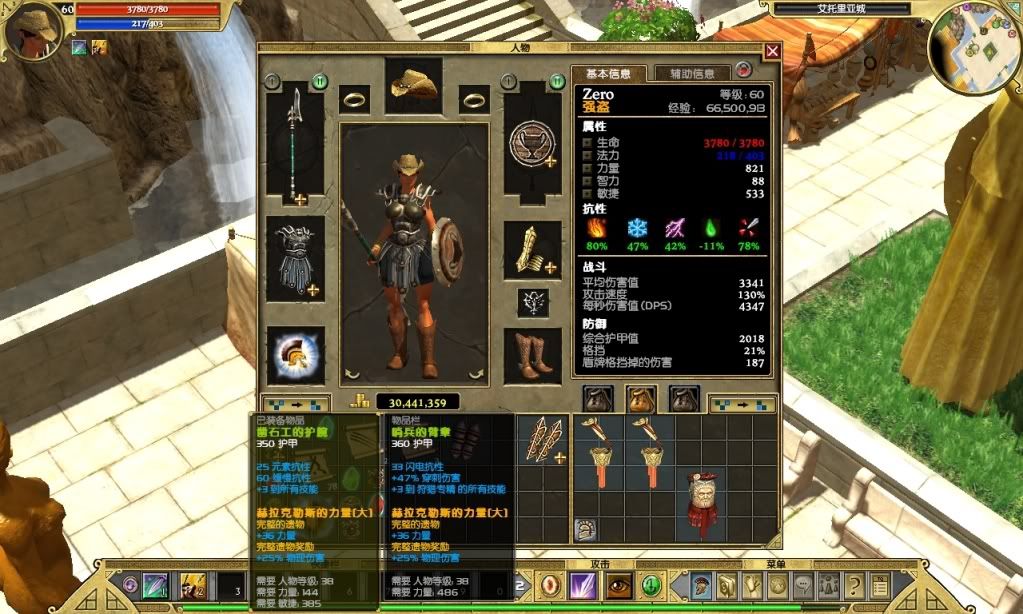Click the equipped leather boots slot
The image size is (1023, 614).
(x=532, y=356)
